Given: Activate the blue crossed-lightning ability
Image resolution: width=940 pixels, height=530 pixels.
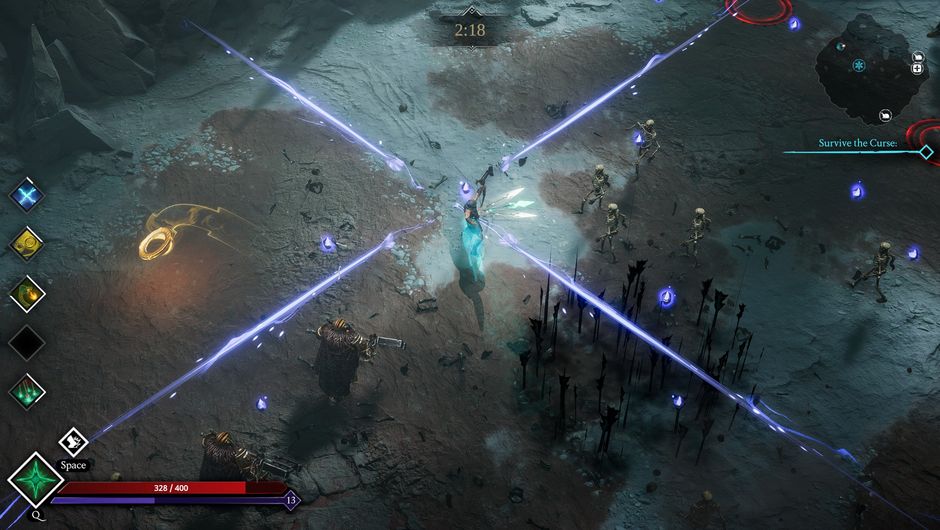Looking at the screenshot, I should (27, 194).
